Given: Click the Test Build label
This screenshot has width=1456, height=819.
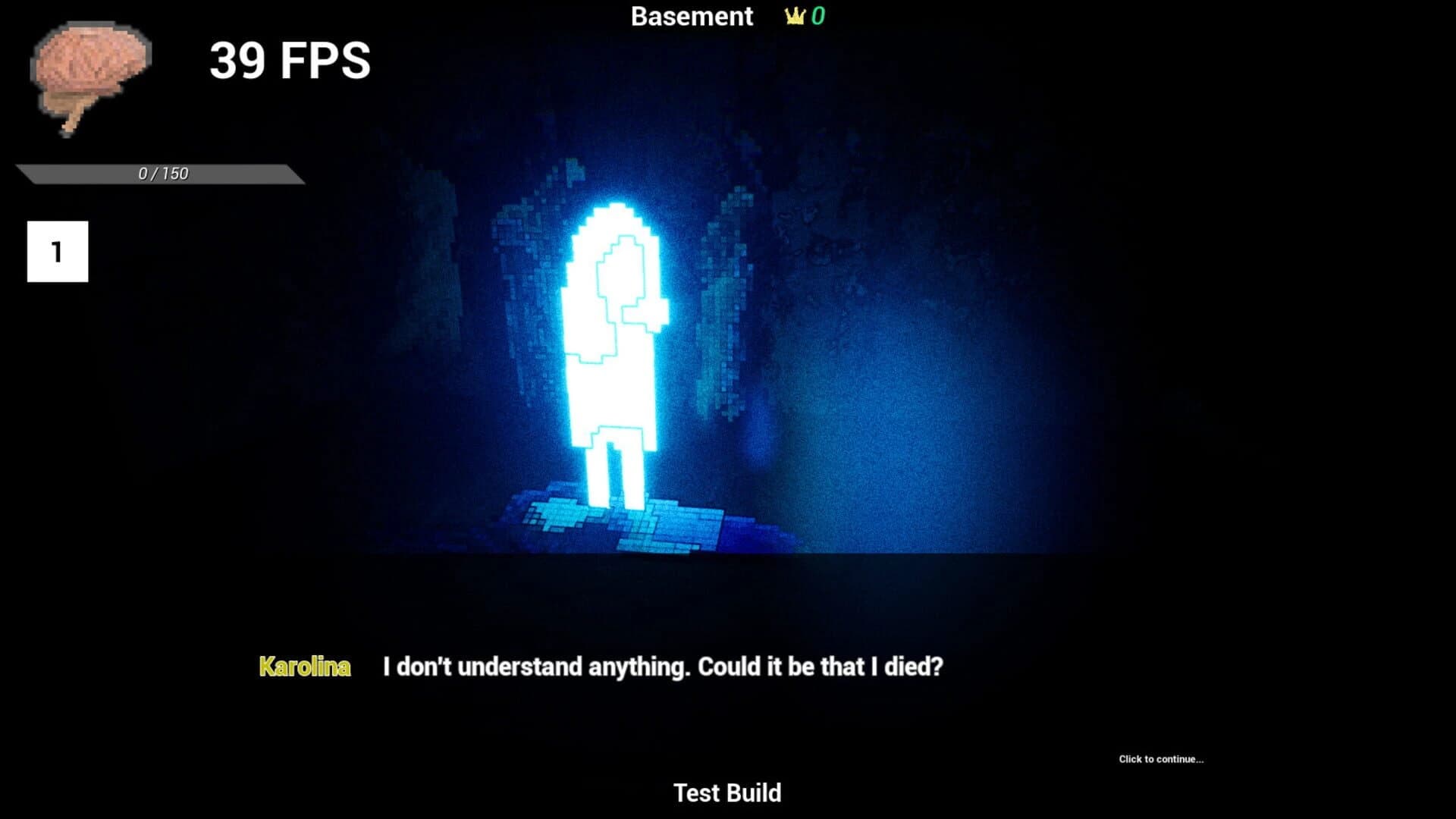Looking at the screenshot, I should (x=726, y=792).
